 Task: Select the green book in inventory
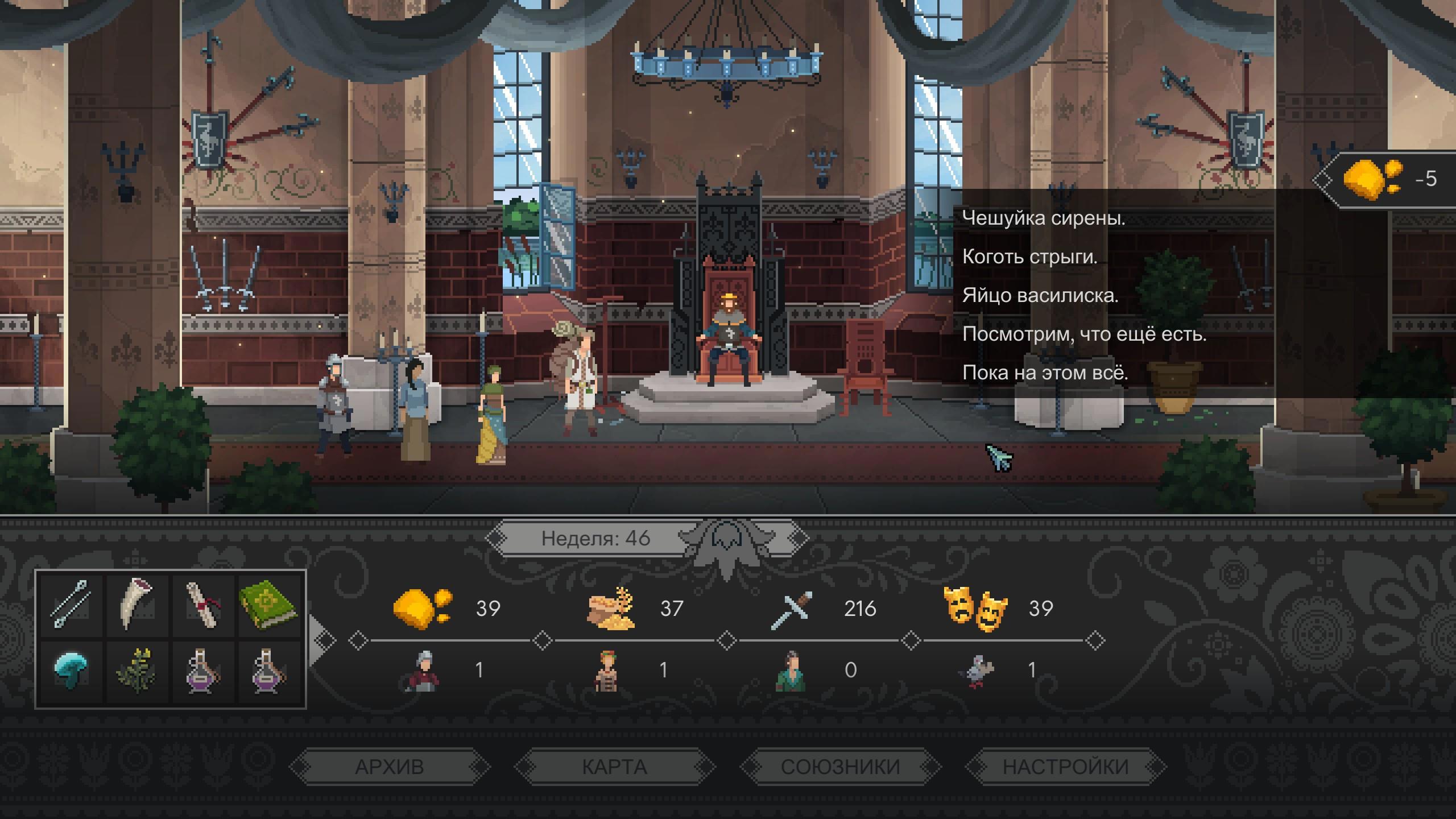(x=268, y=604)
